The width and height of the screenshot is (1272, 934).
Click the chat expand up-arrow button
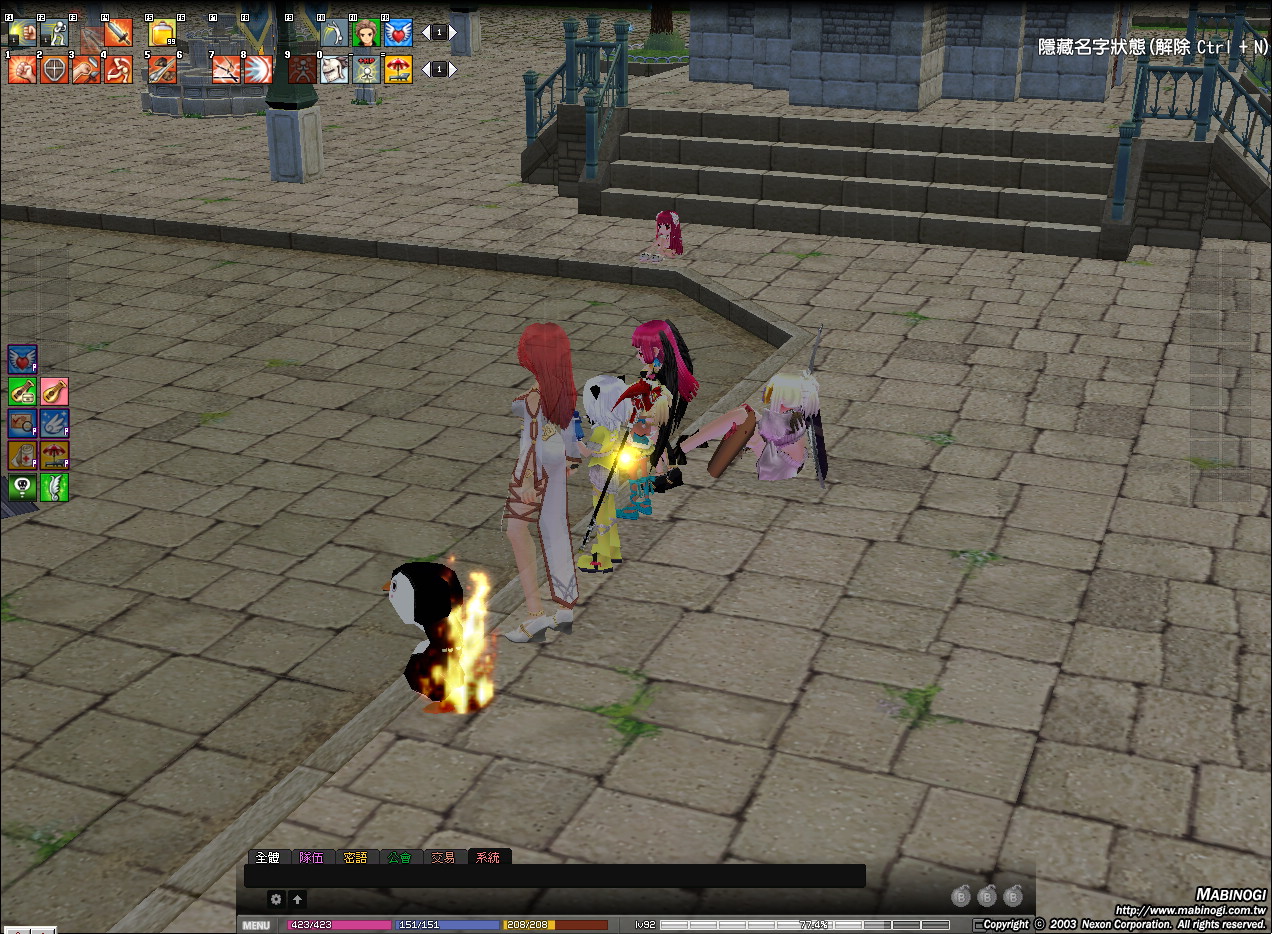[x=297, y=899]
